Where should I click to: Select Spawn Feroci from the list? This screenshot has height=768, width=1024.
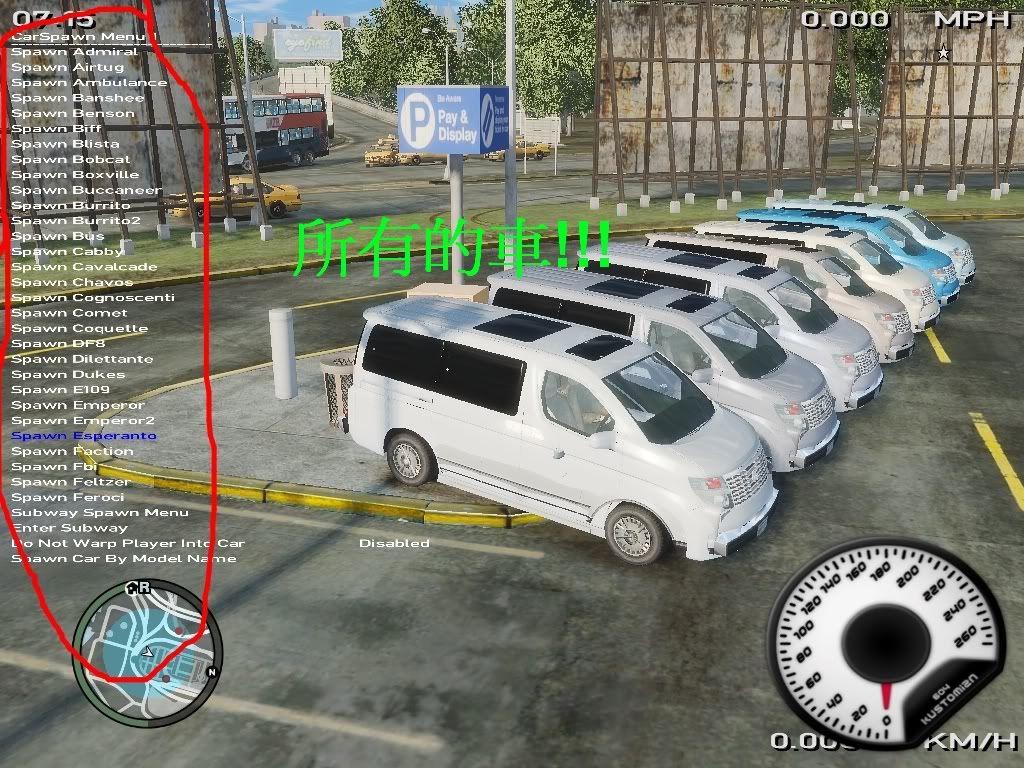click(68, 498)
